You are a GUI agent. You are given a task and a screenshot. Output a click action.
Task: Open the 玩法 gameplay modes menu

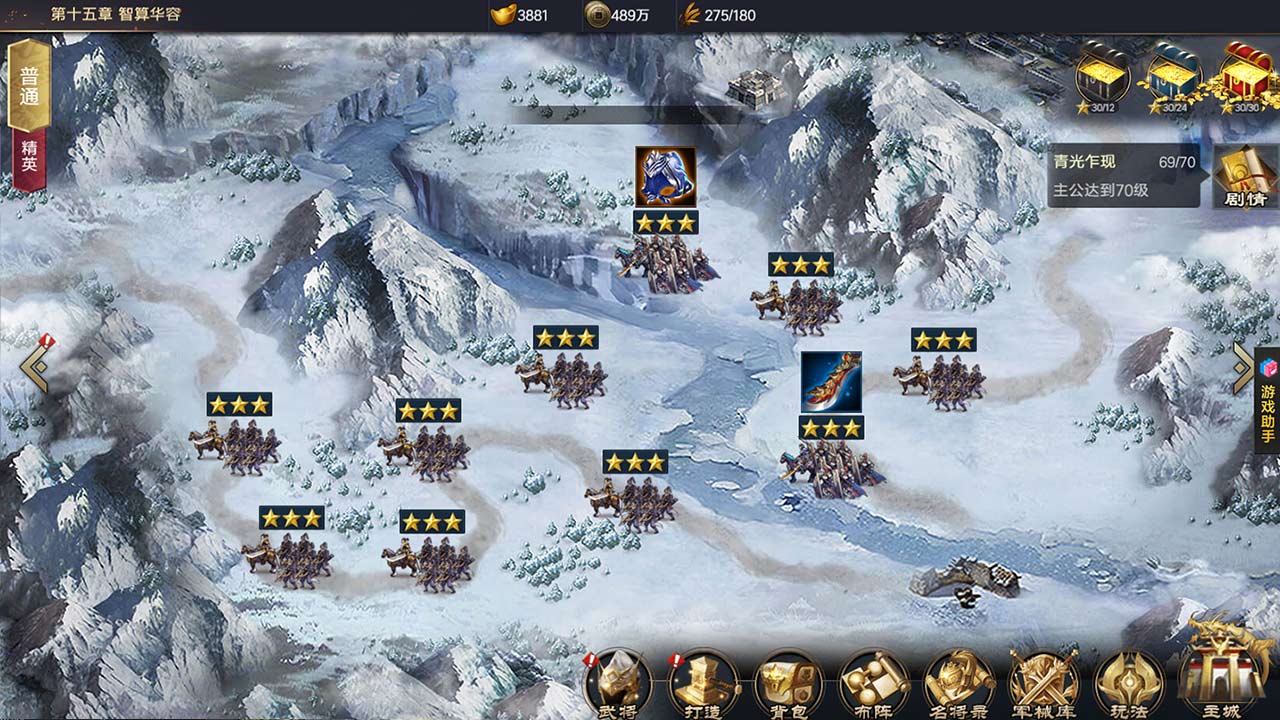click(x=1129, y=684)
